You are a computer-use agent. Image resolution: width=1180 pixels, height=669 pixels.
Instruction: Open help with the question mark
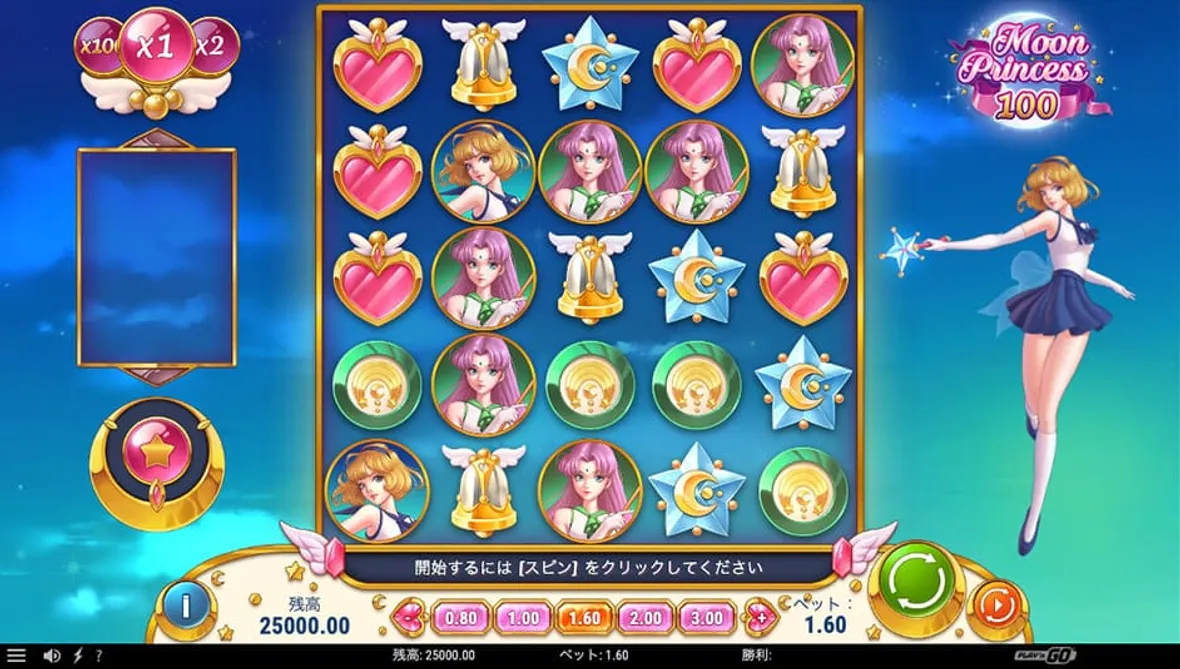click(x=98, y=656)
